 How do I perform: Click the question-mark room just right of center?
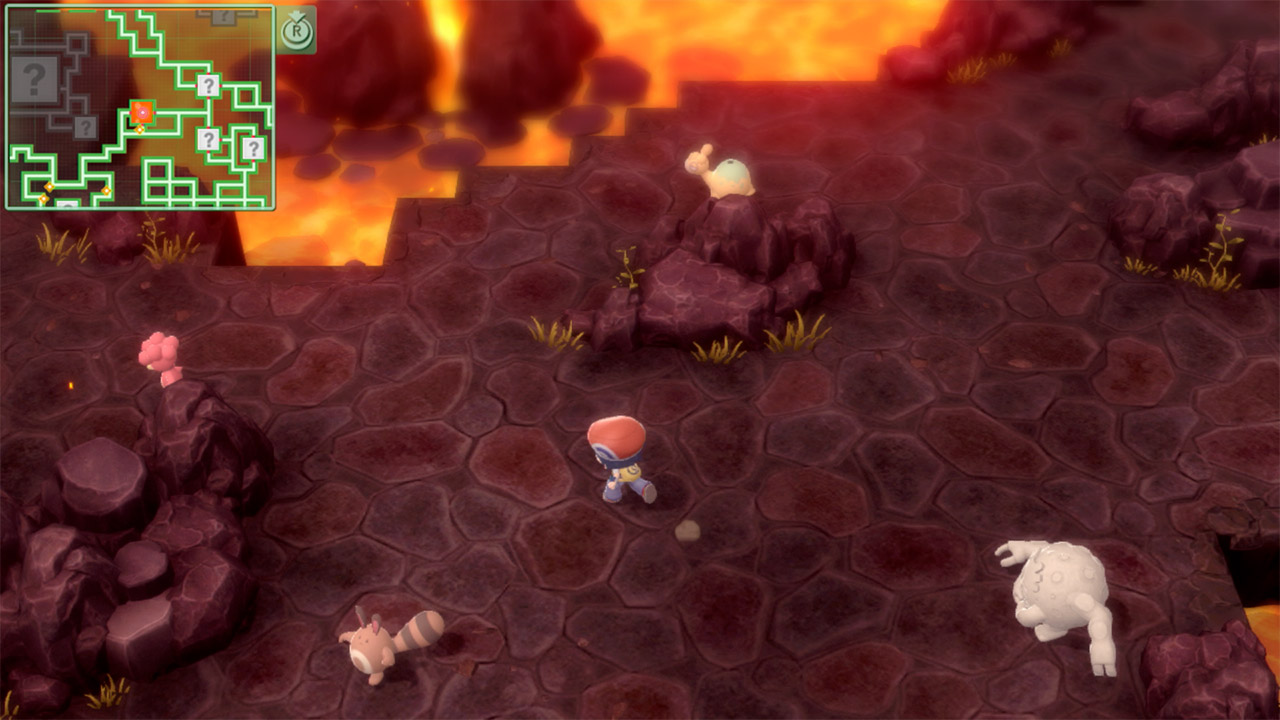click(x=209, y=139)
